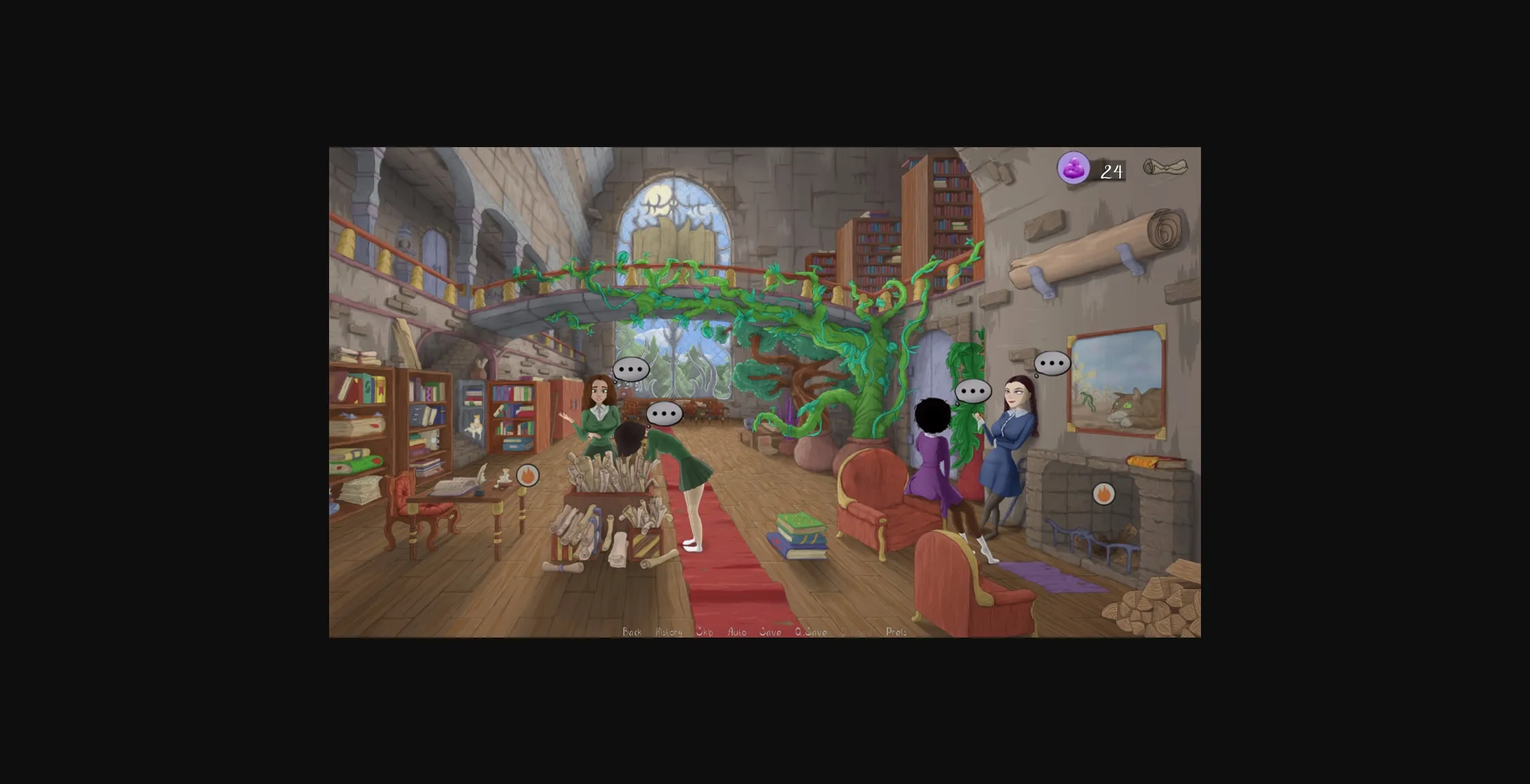Open the scroll icon in top right corner

1164,168
